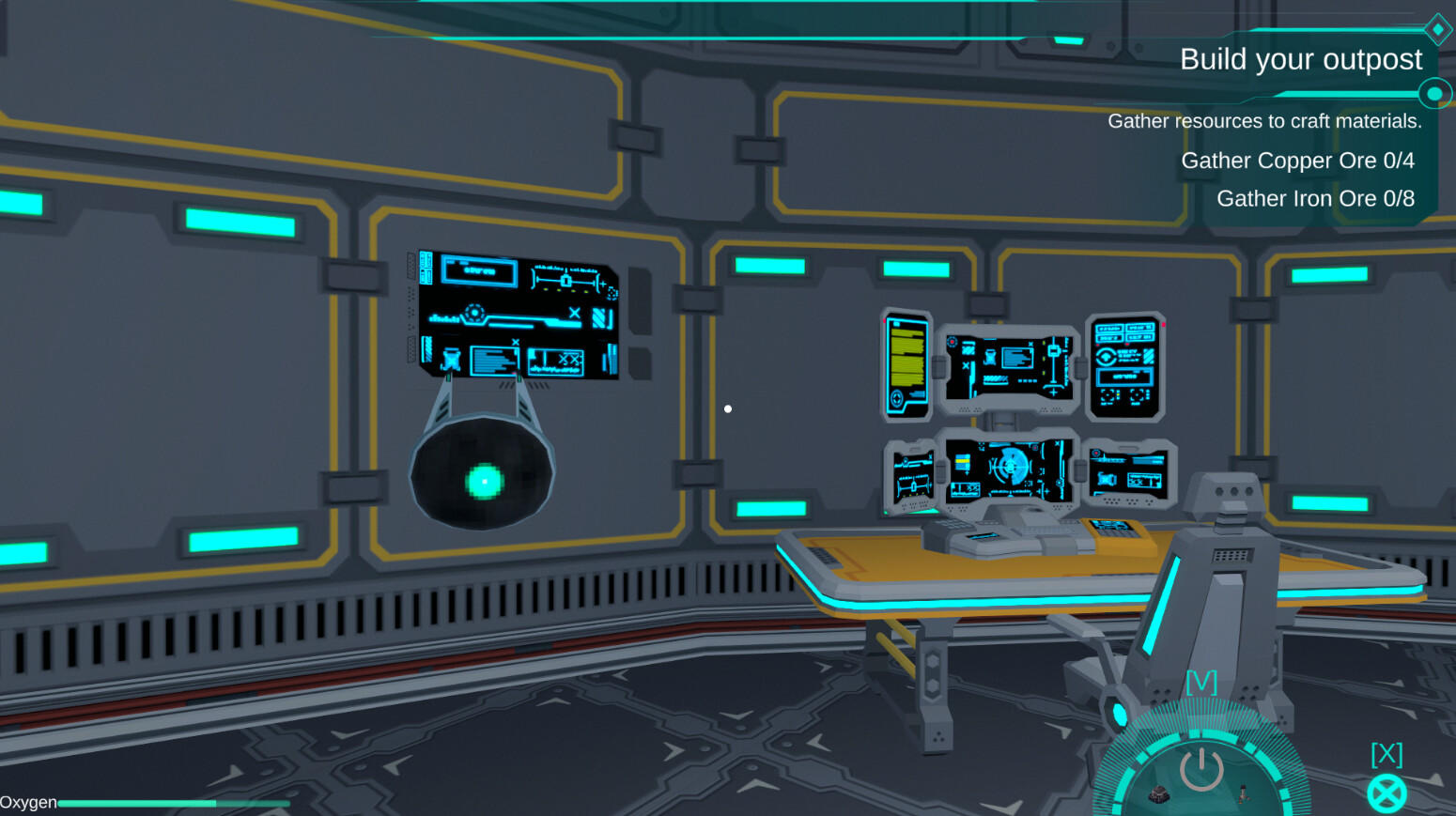This screenshot has height=816, width=1456.
Task: Toggle the red indicator dot on the right monitor
Action: point(1163,326)
